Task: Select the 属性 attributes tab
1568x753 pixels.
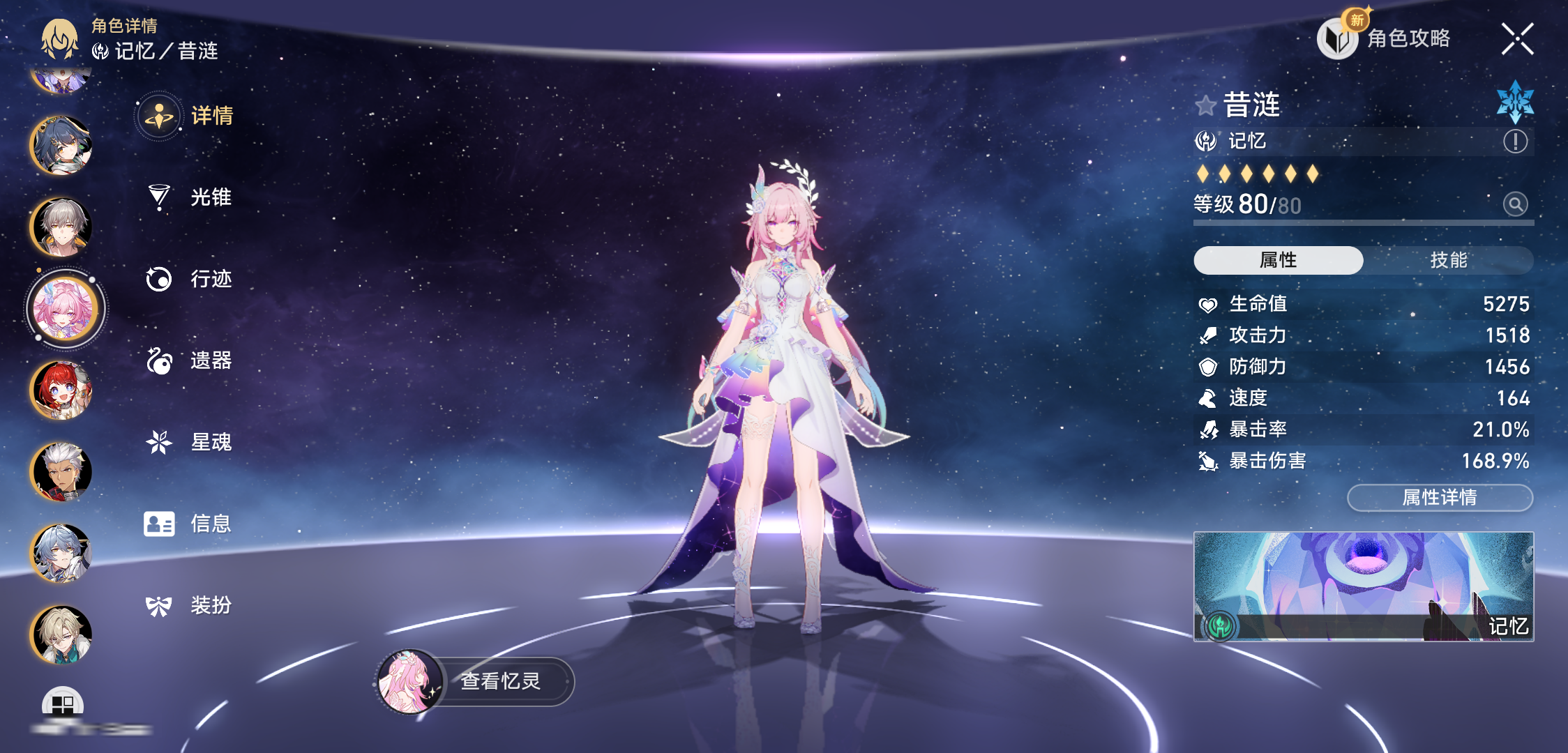Action: 1278,260
